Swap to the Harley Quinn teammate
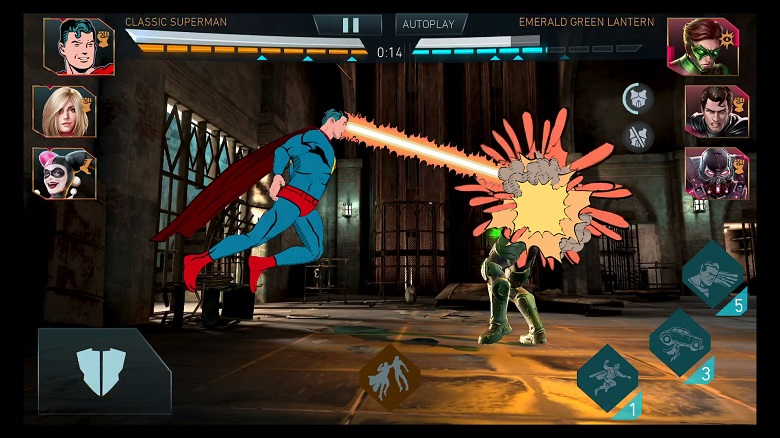The height and width of the screenshot is (438, 780). point(64,173)
